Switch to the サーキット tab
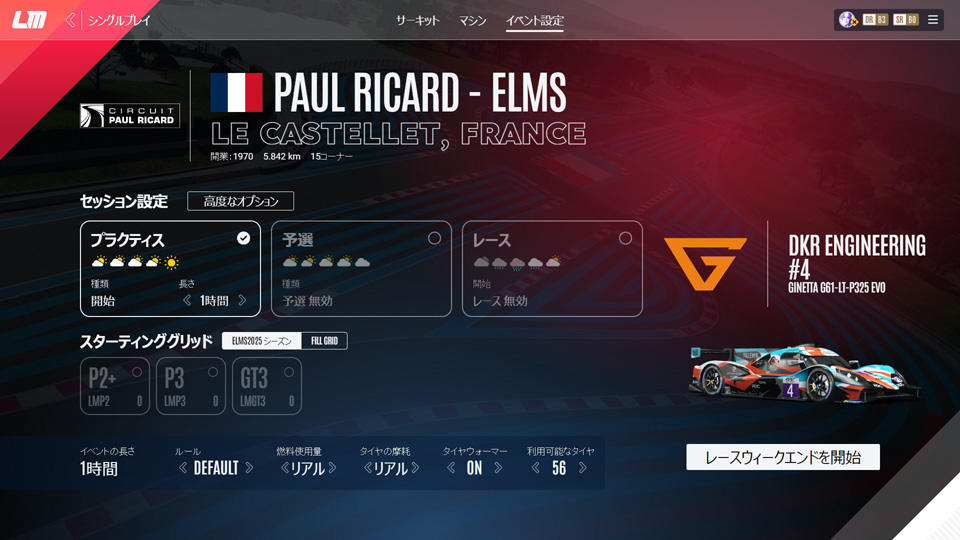This screenshot has height=540, width=960. (x=417, y=20)
